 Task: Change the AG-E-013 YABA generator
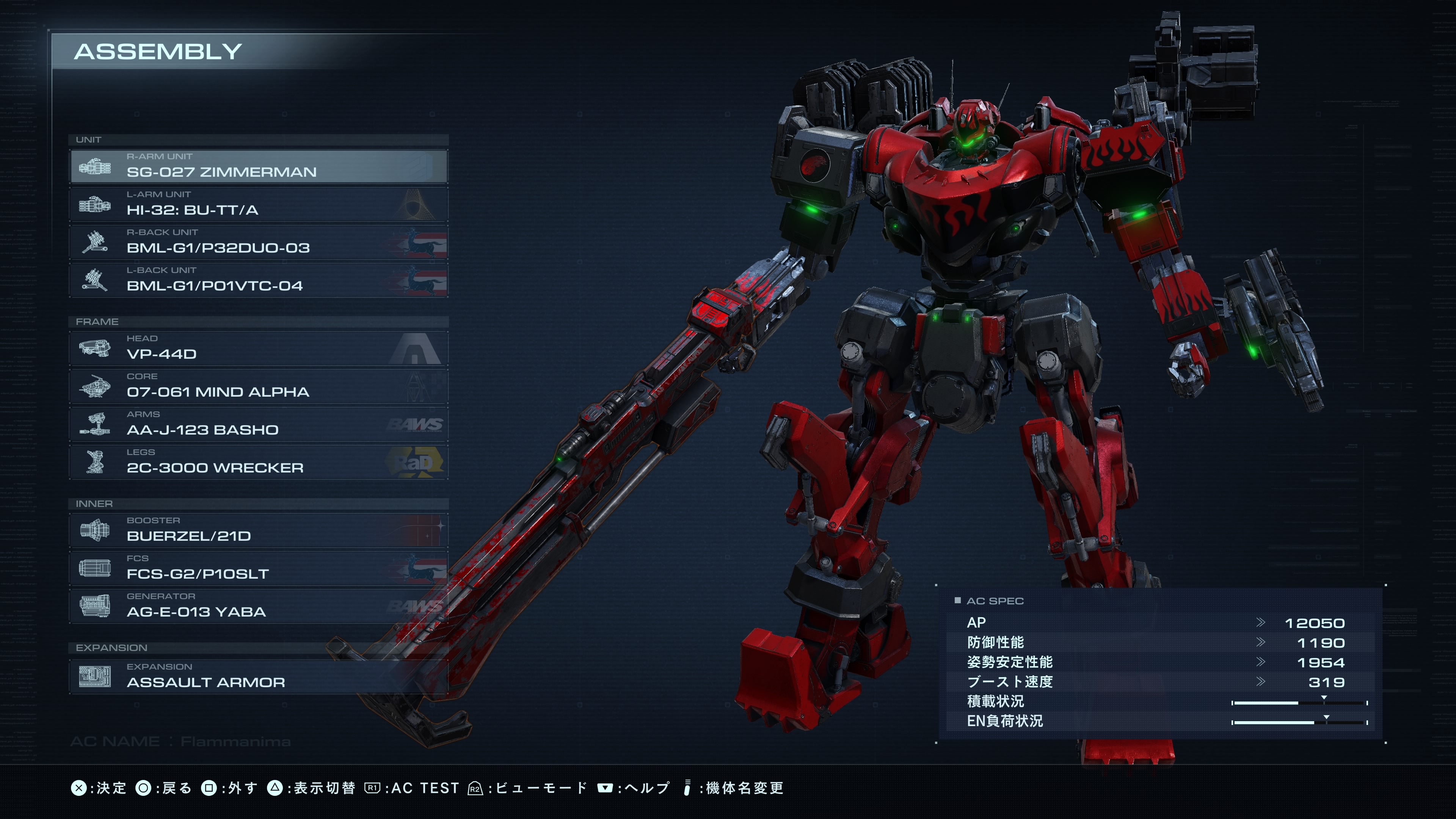(259, 606)
